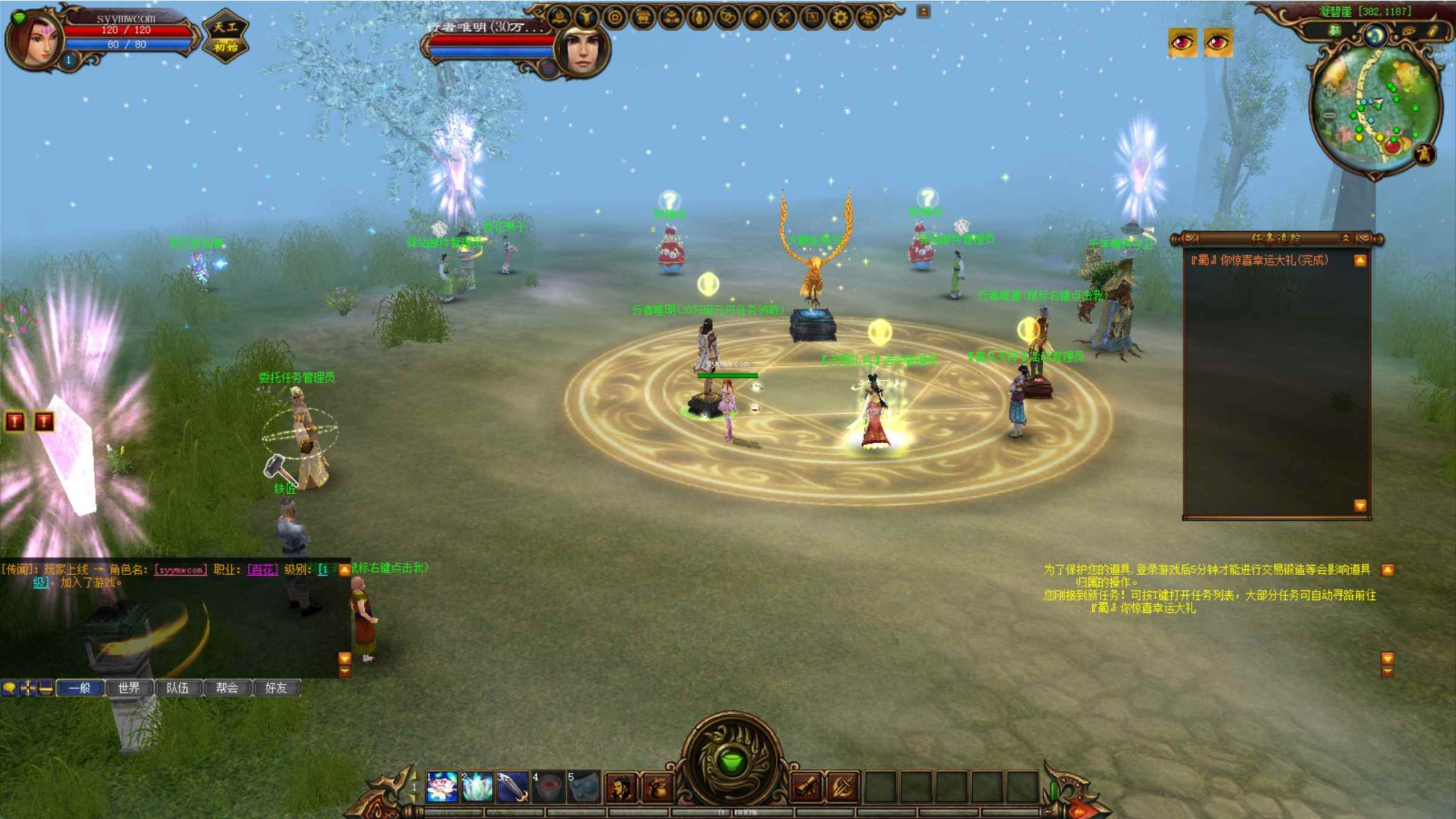Viewport: 1456px width, 819px height.
Task: Switch to the 好友 chat tab
Action: 278,688
